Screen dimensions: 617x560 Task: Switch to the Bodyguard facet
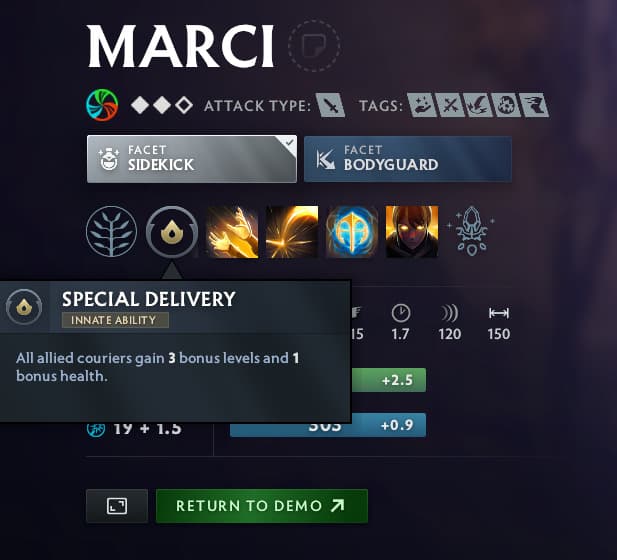click(x=408, y=159)
